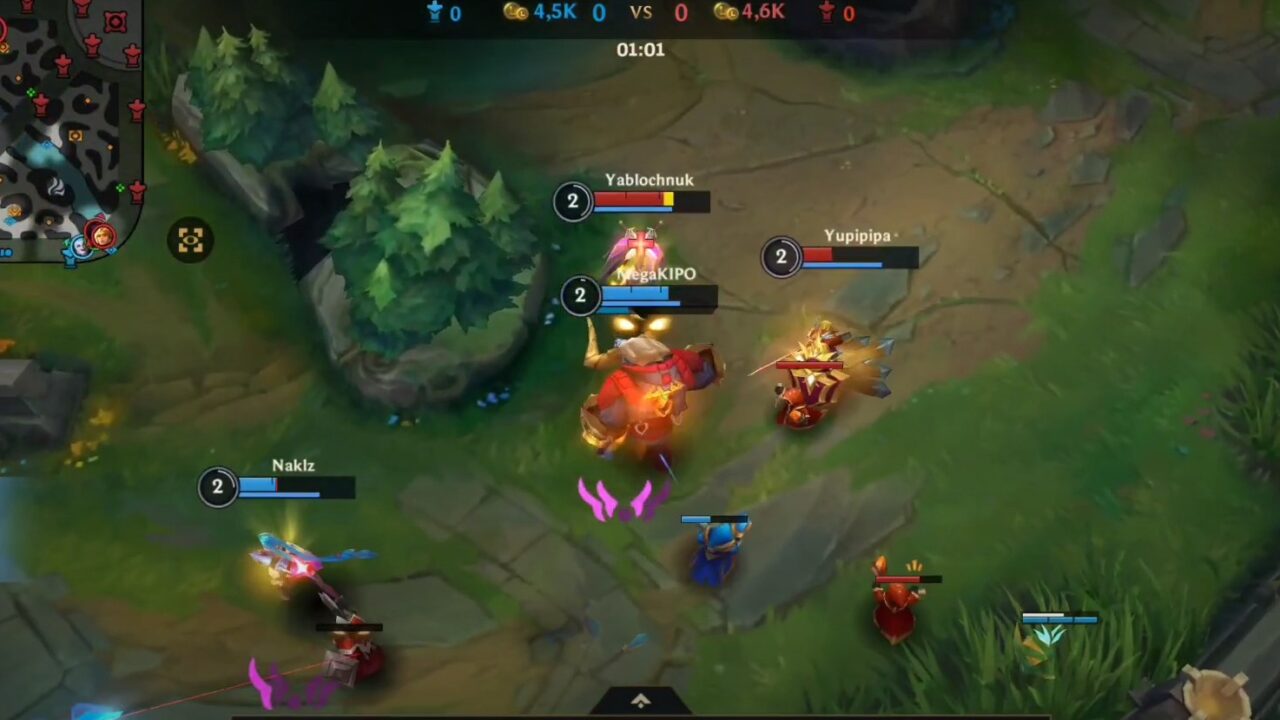Toggle the camera lock eye button near minimap
The image size is (1280, 720).
(191, 239)
